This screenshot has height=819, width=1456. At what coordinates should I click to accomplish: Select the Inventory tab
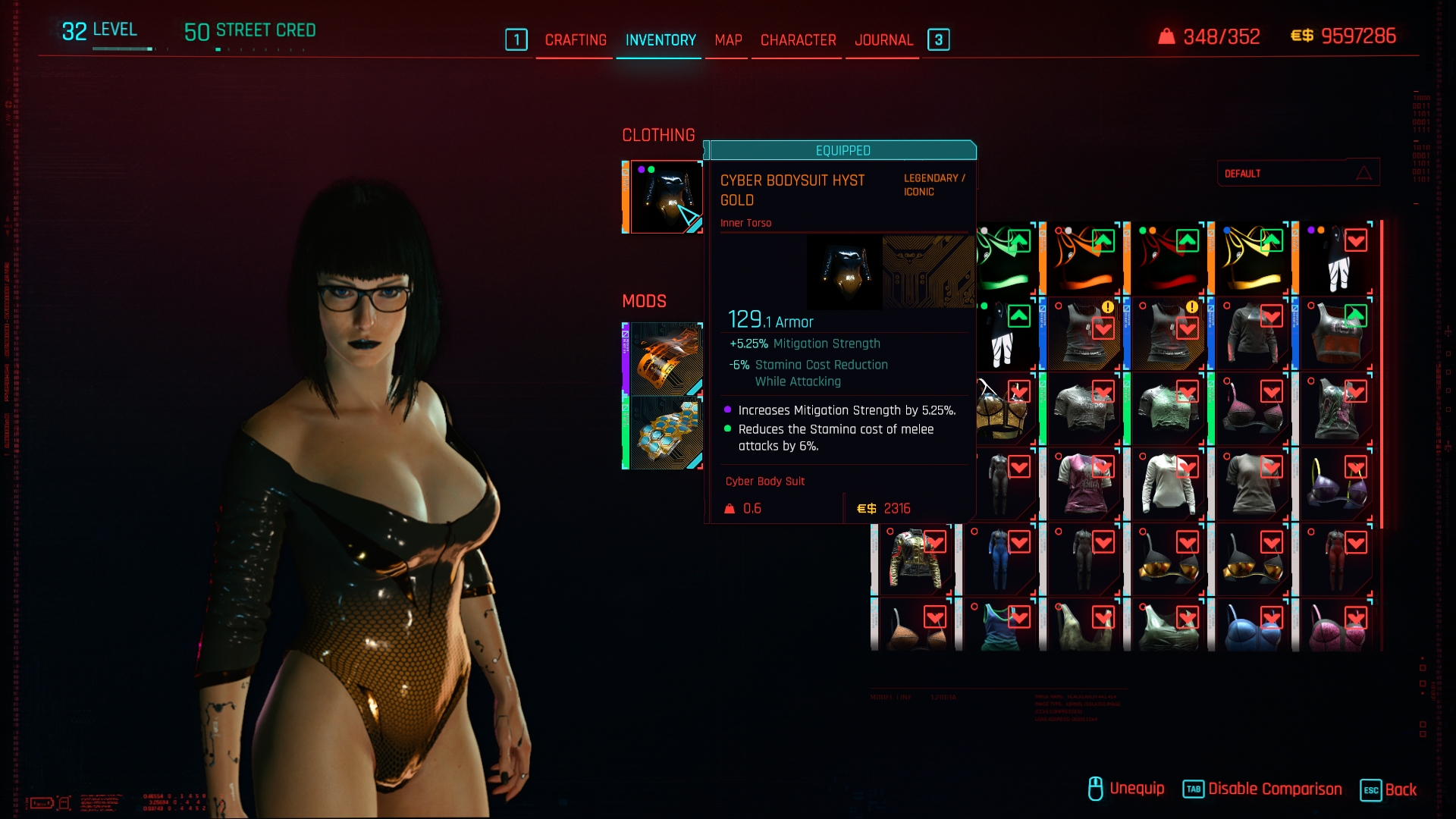point(661,40)
